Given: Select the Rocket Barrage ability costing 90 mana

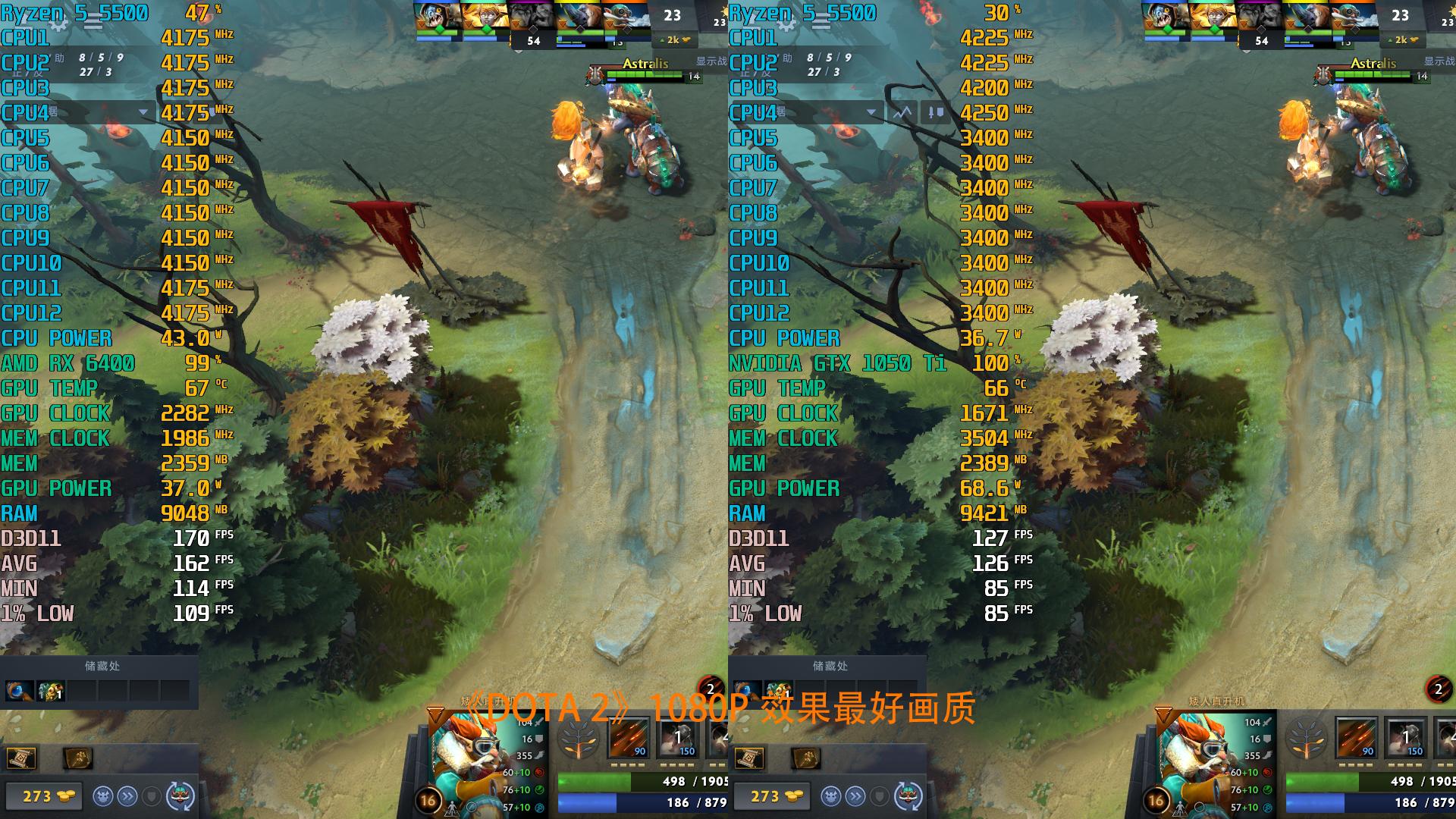Looking at the screenshot, I should click(629, 737).
